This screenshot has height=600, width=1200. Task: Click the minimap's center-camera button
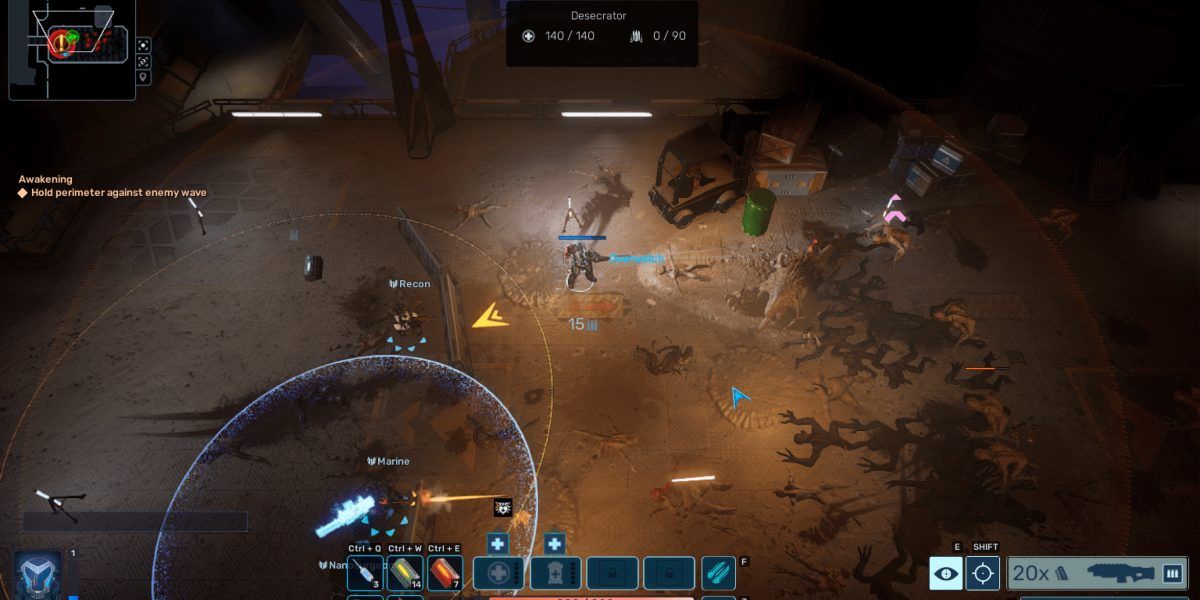point(144,44)
